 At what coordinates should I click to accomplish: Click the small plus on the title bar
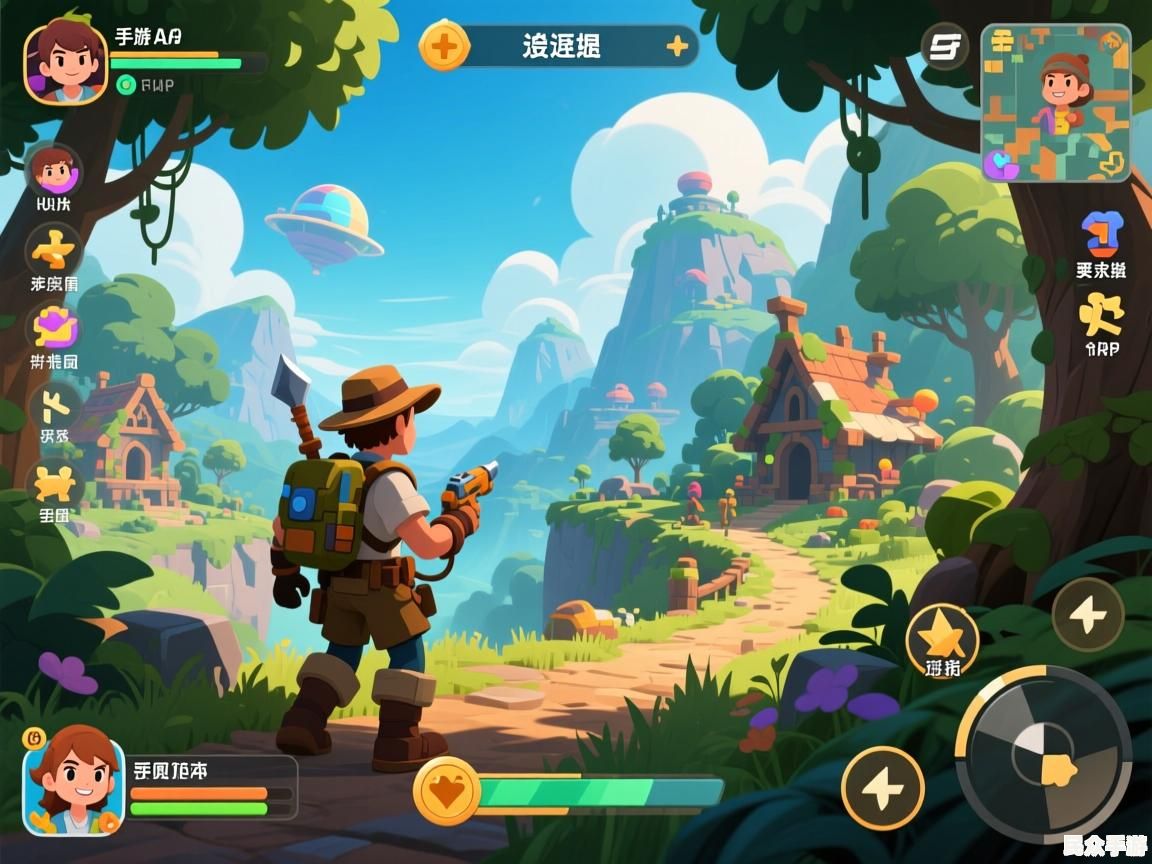coord(677,46)
